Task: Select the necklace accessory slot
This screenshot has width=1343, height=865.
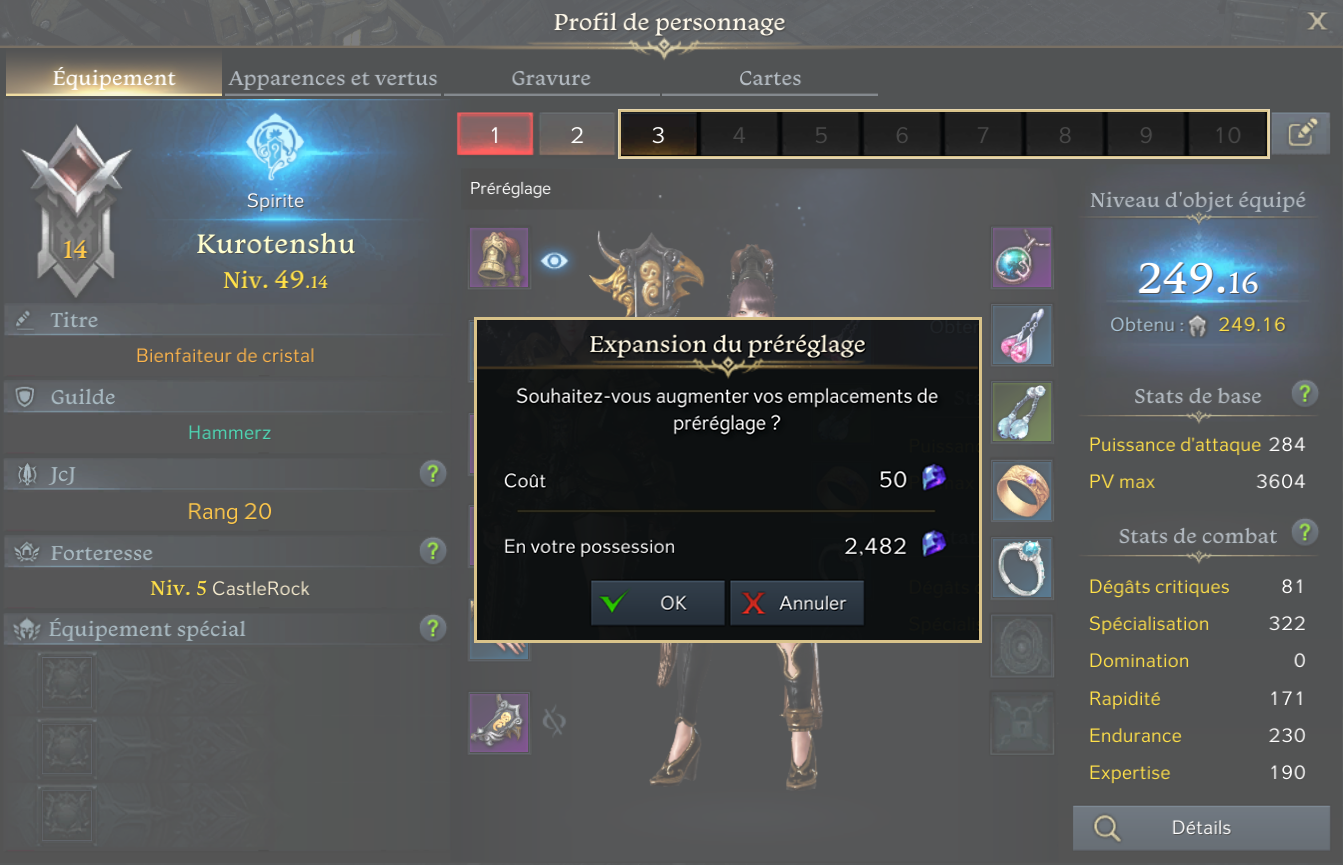Action: 1021,257
